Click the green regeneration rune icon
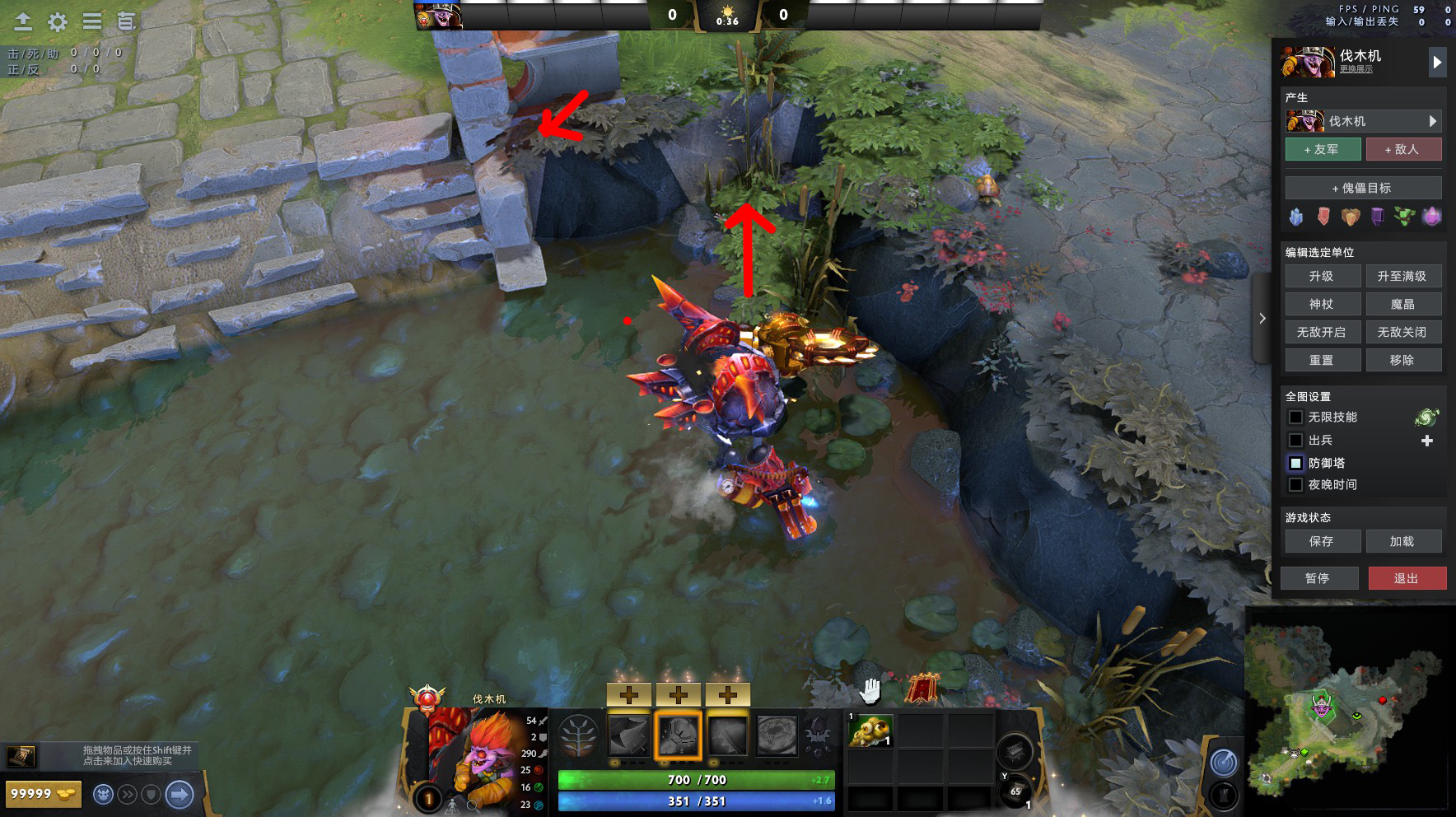The height and width of the screenshot is (817, 1456). (1404, 217)
